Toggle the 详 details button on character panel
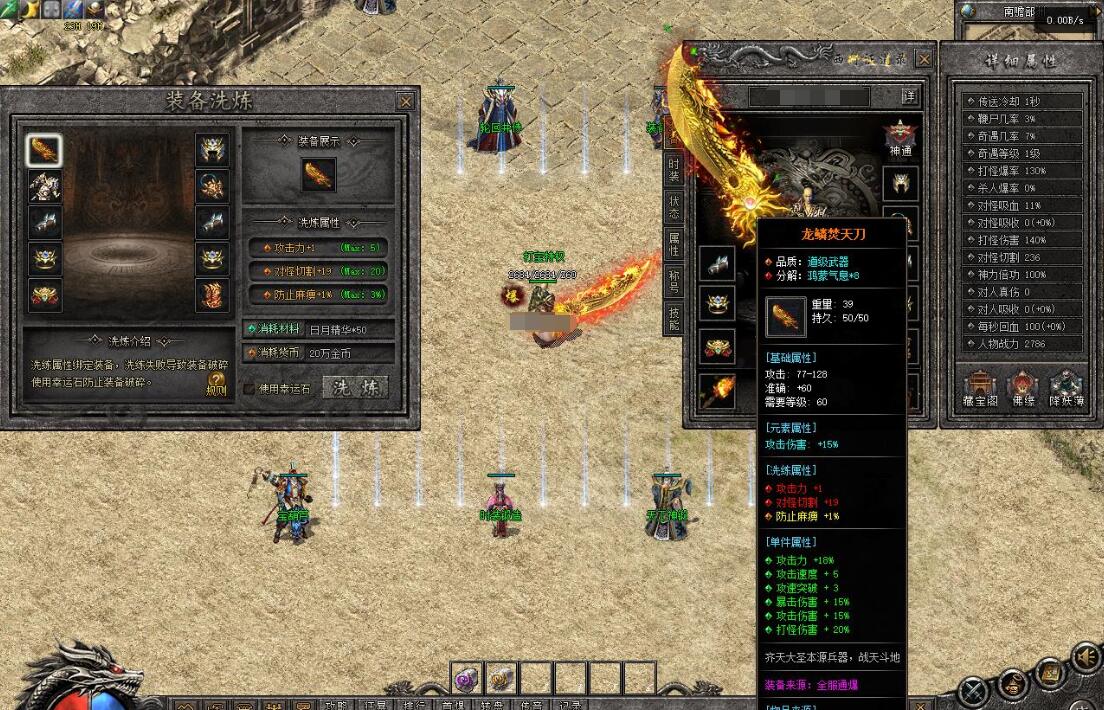1104x710 pixels. coord(908,96)
